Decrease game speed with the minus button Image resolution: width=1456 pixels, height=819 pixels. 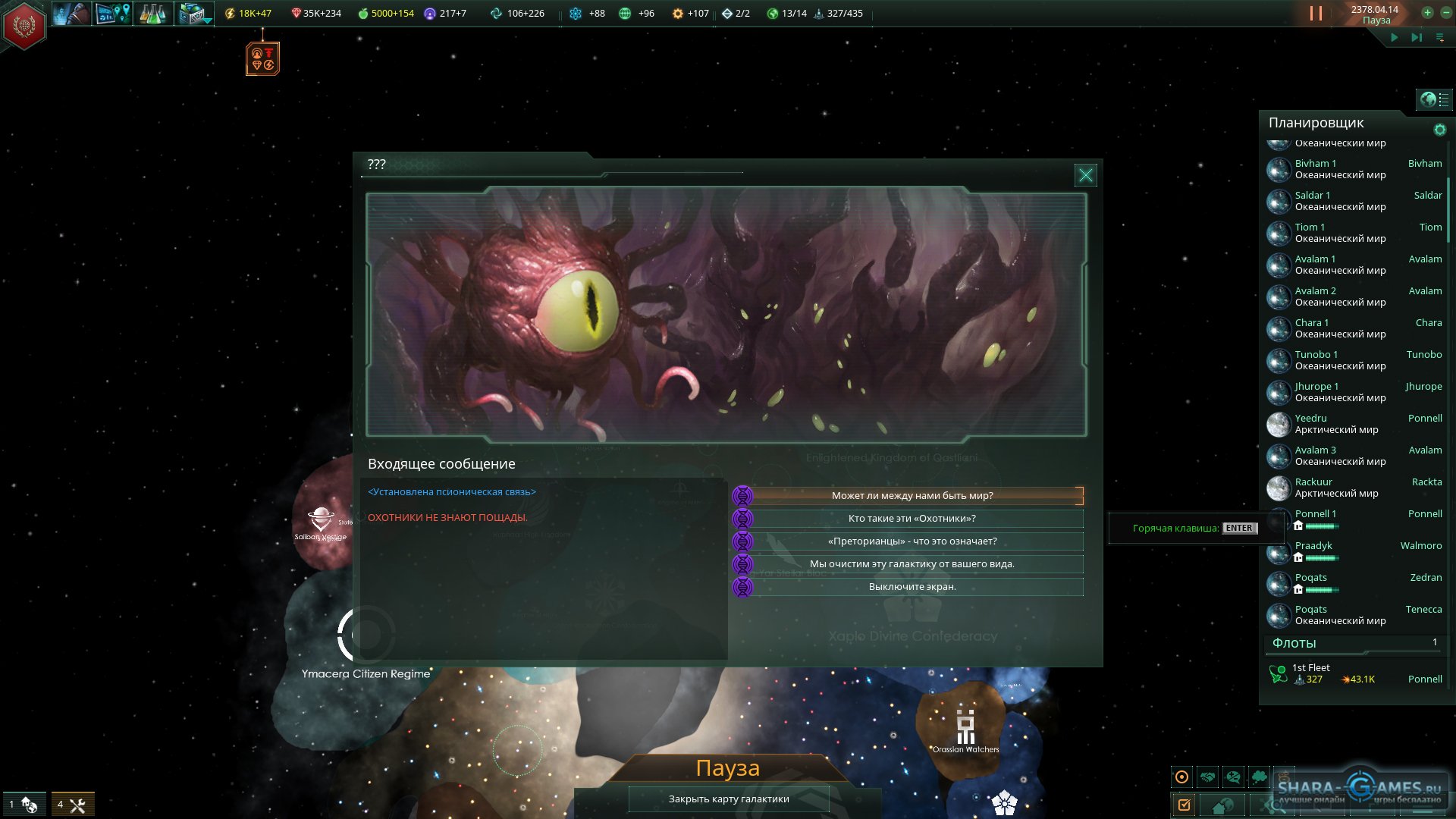[1445, 13]
